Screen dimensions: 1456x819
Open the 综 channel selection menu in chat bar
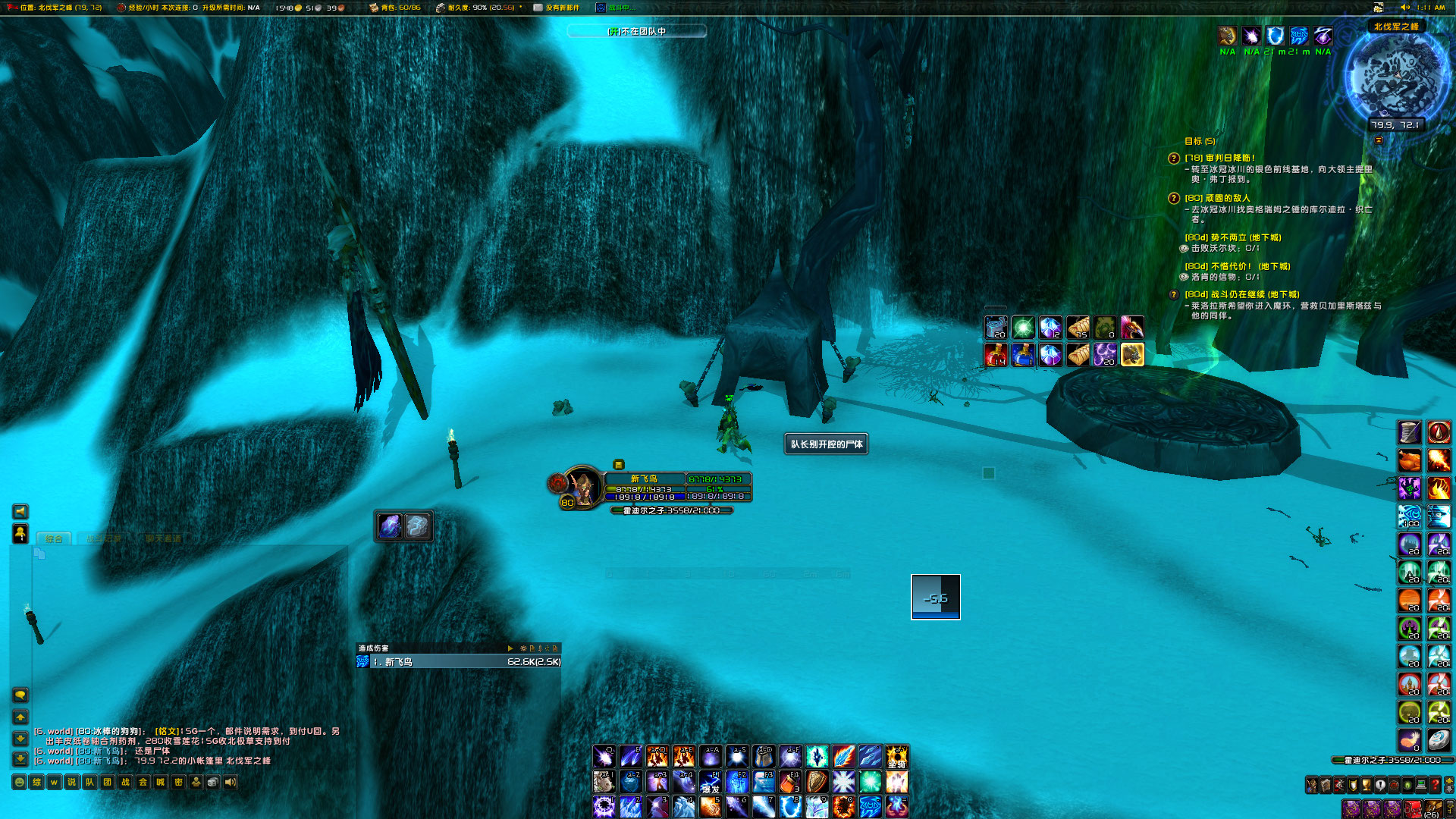pyautogui.click(x=36, y=782)
